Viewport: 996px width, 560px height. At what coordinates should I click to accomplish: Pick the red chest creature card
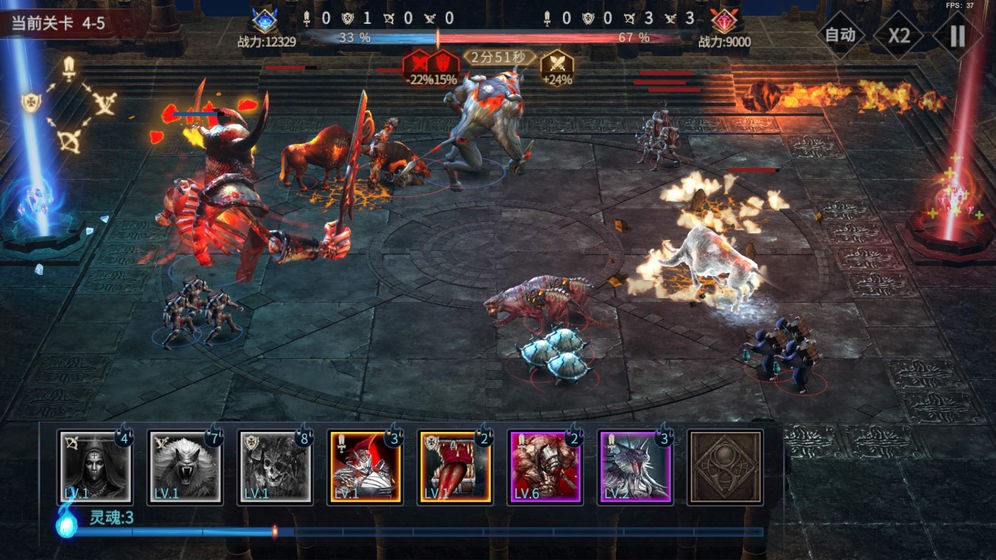tap(454, 466)
